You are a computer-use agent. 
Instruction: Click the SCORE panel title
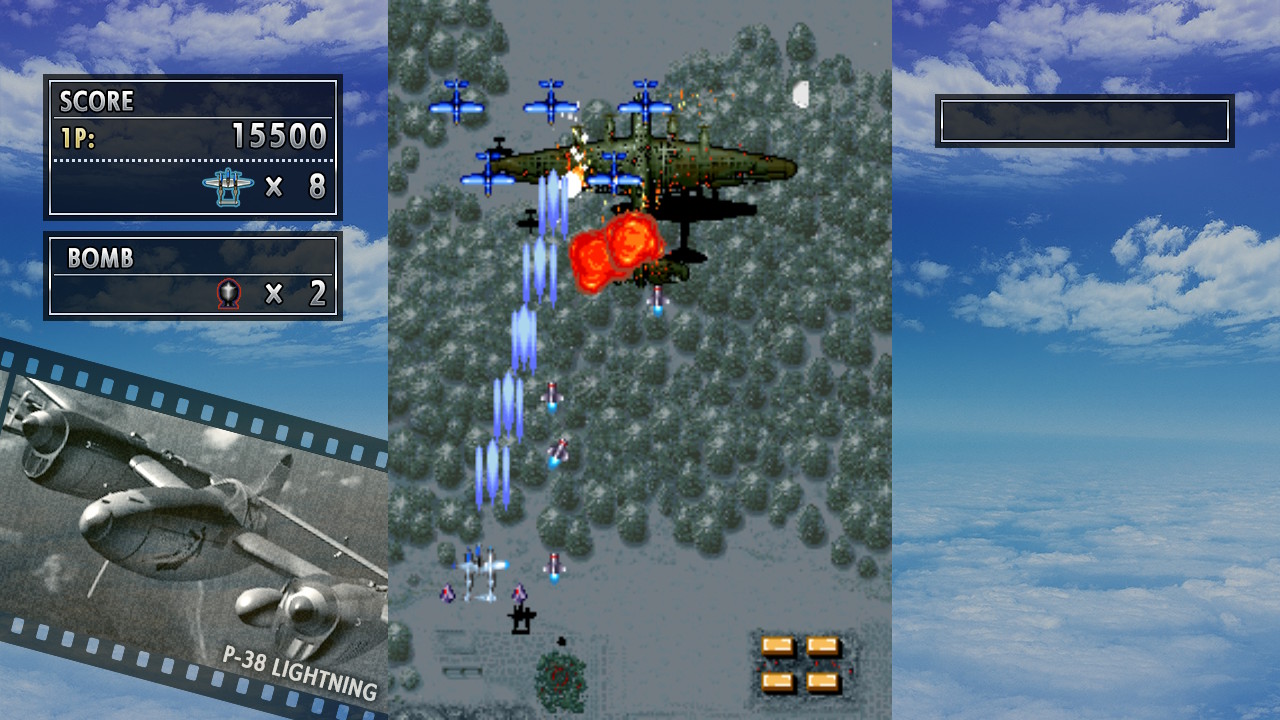97,101
